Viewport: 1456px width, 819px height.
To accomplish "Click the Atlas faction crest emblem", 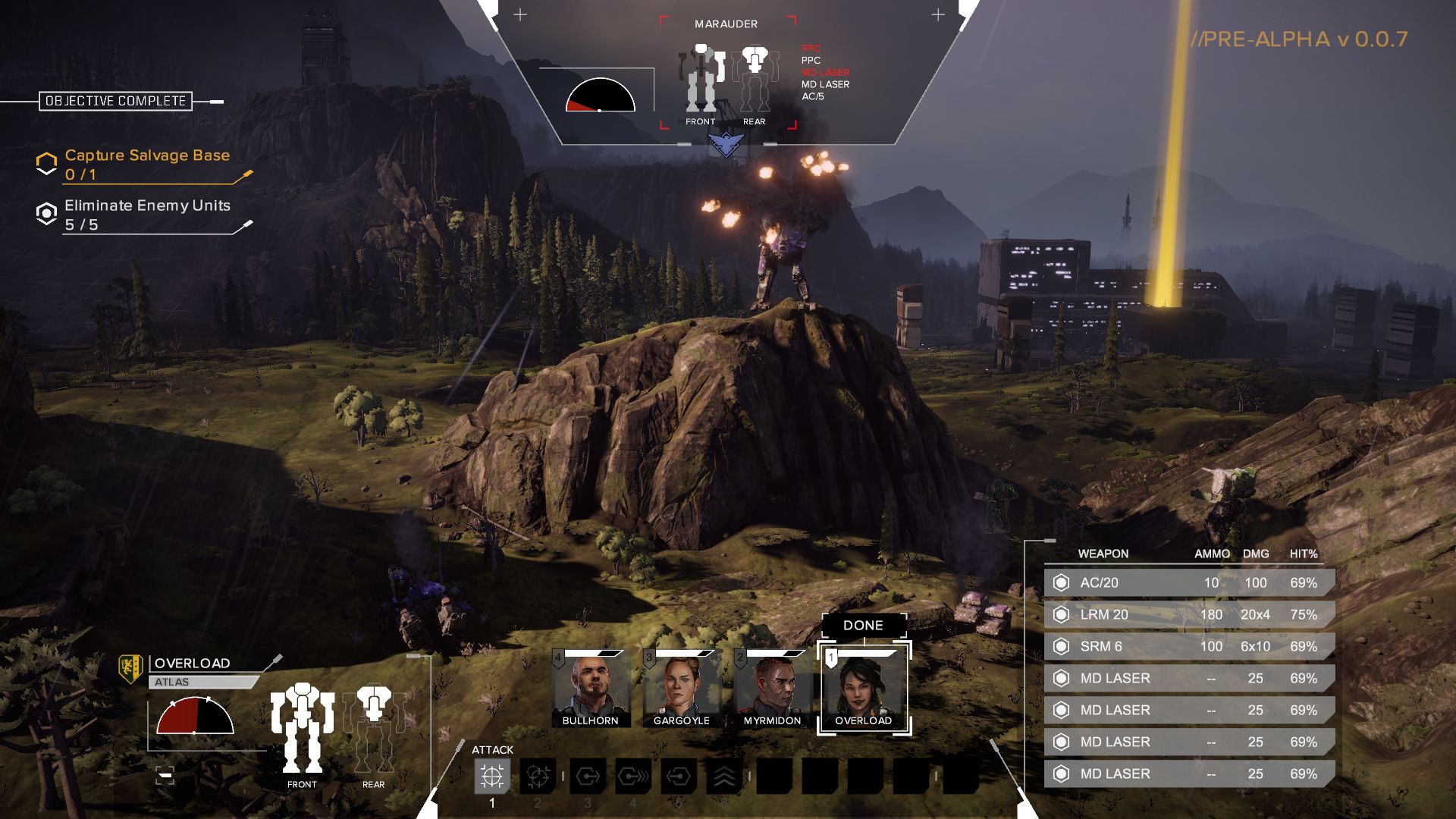I will coord(130,667).
